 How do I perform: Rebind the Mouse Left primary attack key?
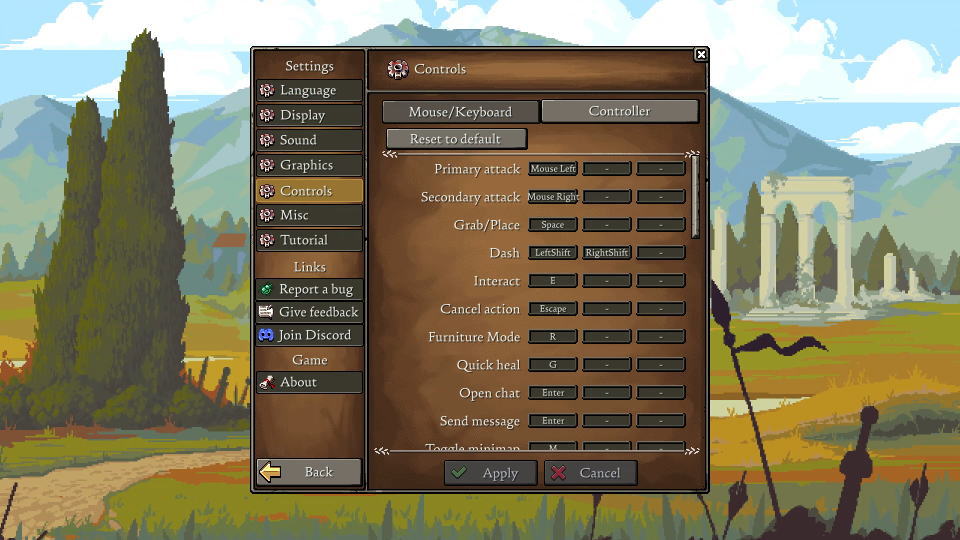point(553,169)
